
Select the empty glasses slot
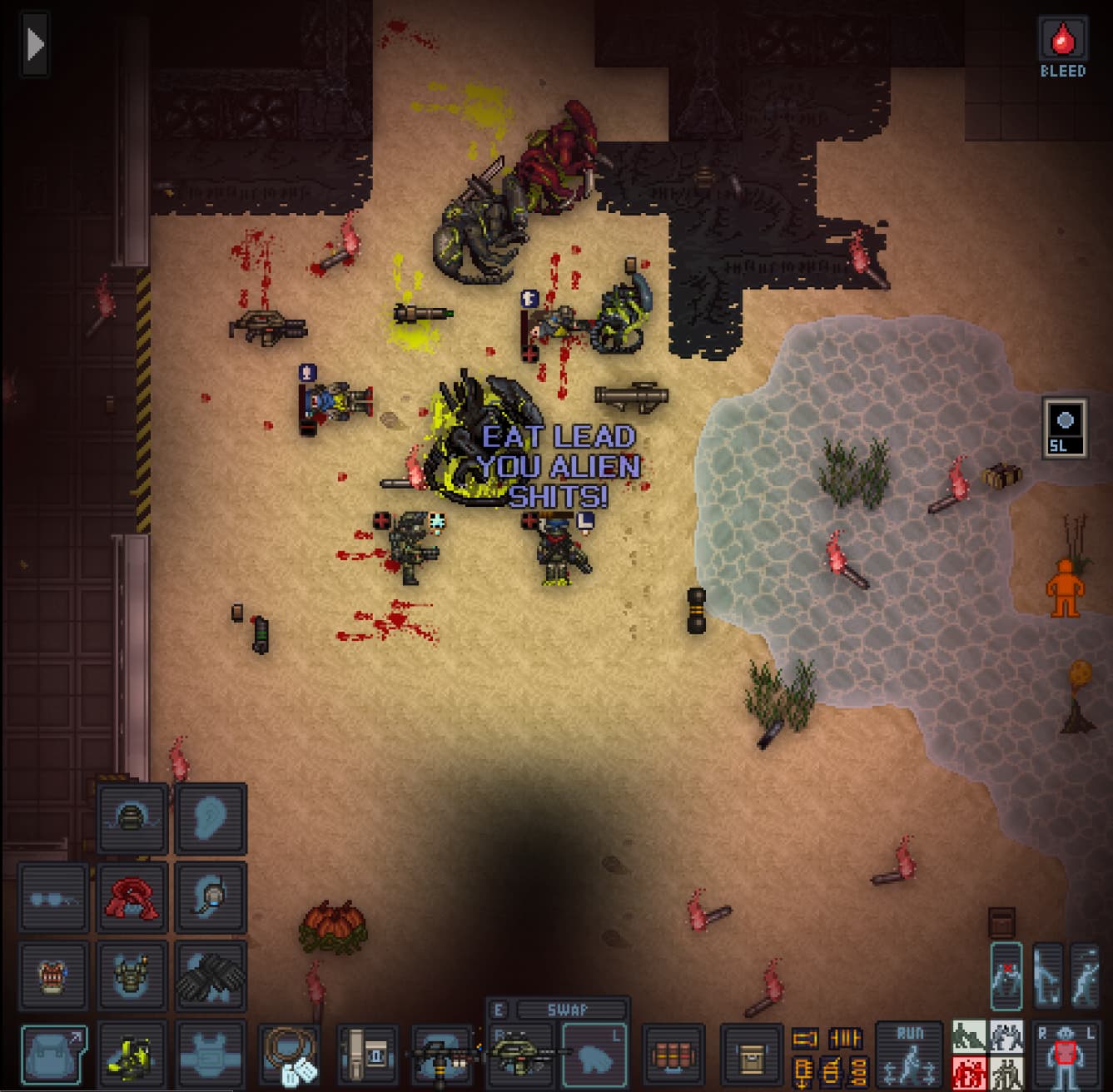pyautogui.click(x=54, y=897)
